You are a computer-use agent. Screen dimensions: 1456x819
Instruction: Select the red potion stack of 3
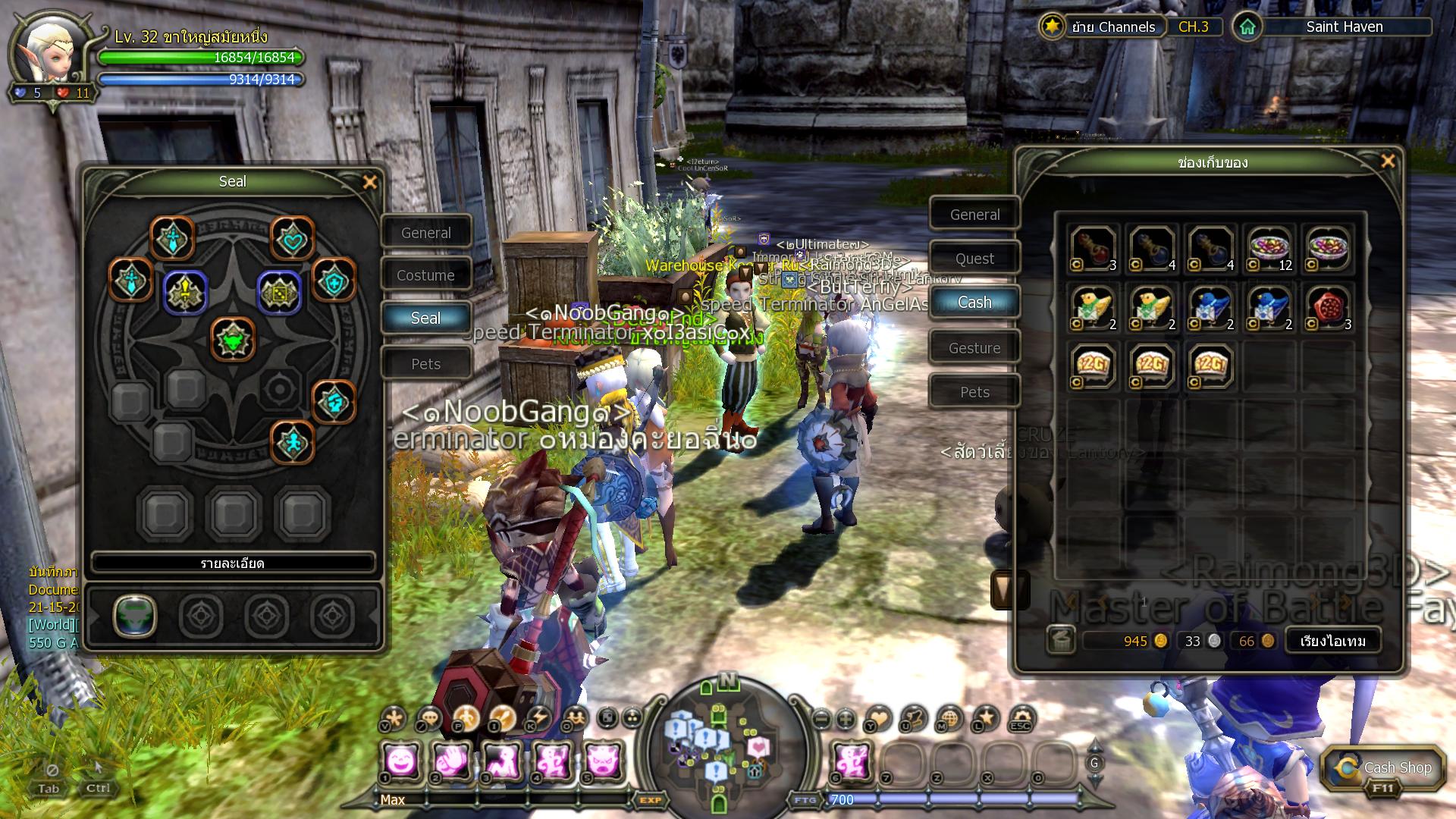(x=1093, y=248)
